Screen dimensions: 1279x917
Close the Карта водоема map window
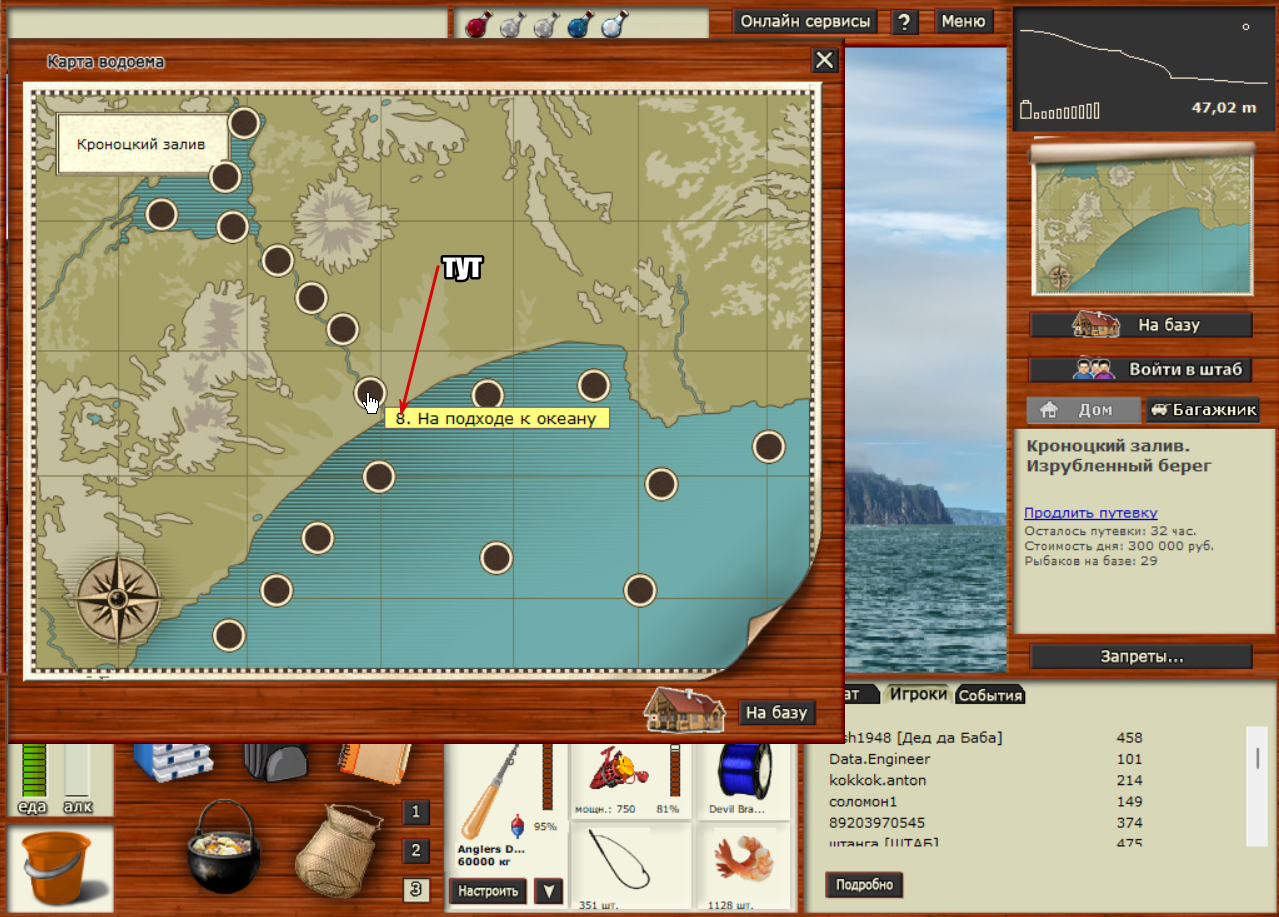click(x=824, y=61)
